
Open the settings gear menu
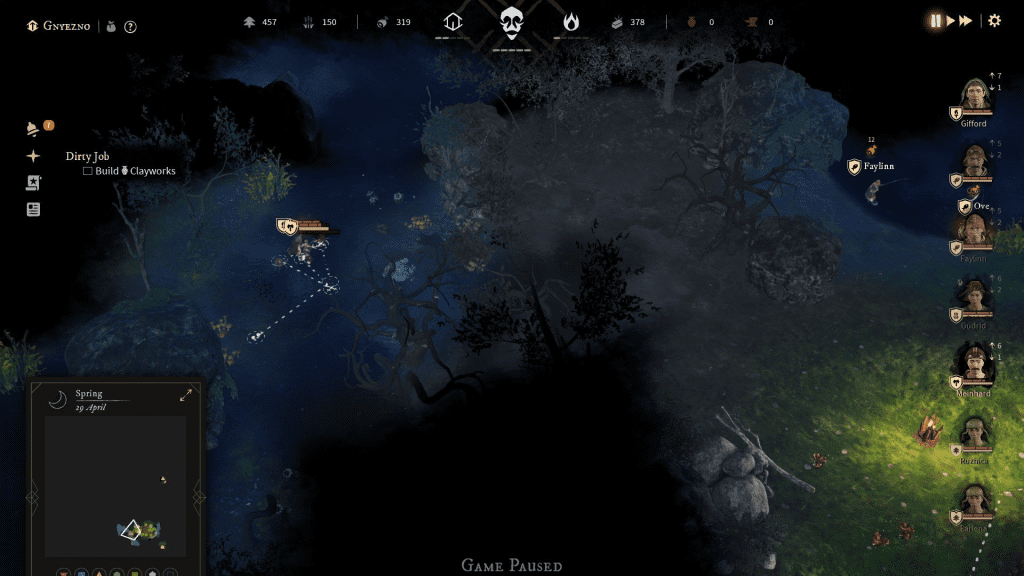994,21
